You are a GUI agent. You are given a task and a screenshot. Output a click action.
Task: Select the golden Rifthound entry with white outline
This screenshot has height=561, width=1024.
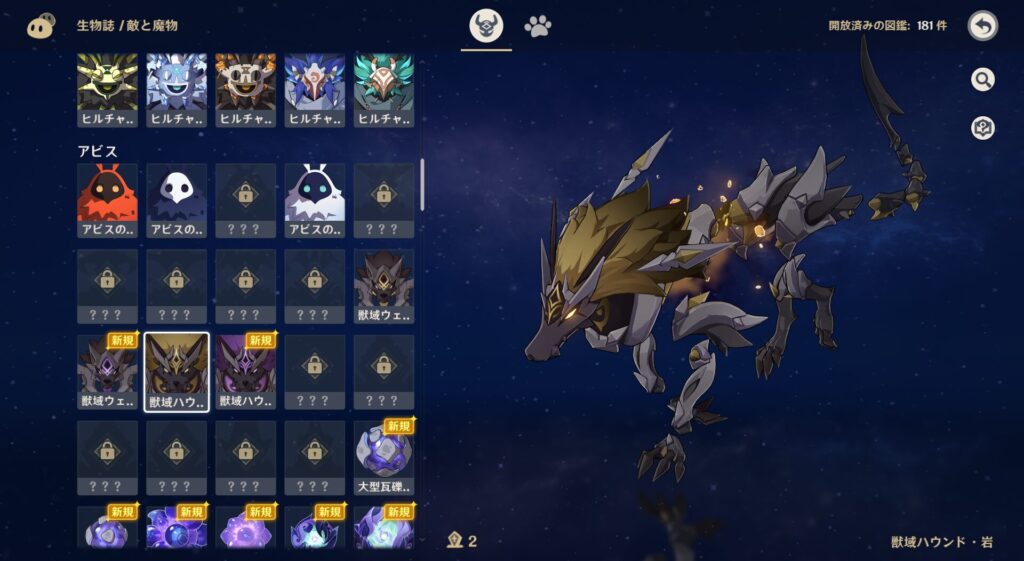(x=176, y=372)
